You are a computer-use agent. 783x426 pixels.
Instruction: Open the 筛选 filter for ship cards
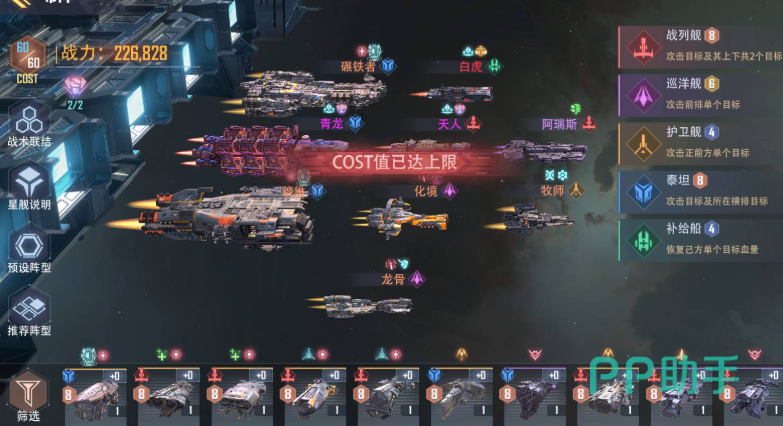point(27,395)
